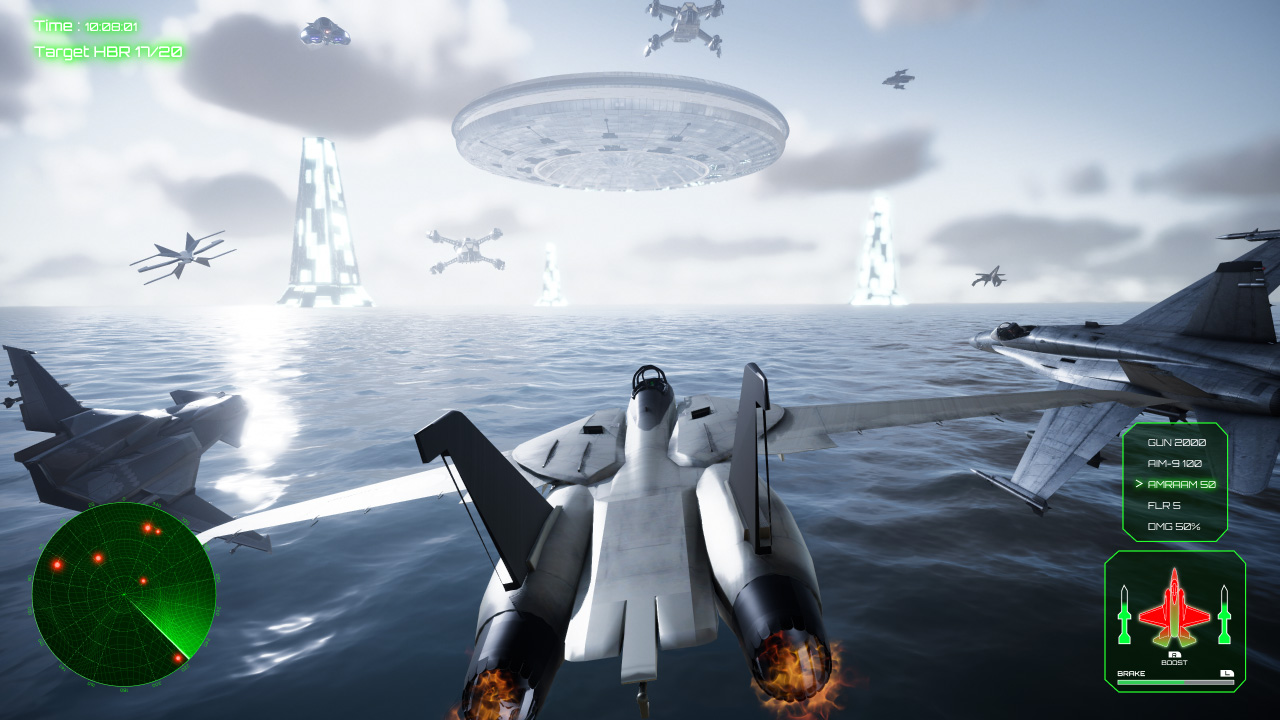Toggle the BOOST control
1280x720 pixels.
[1174, 661]
